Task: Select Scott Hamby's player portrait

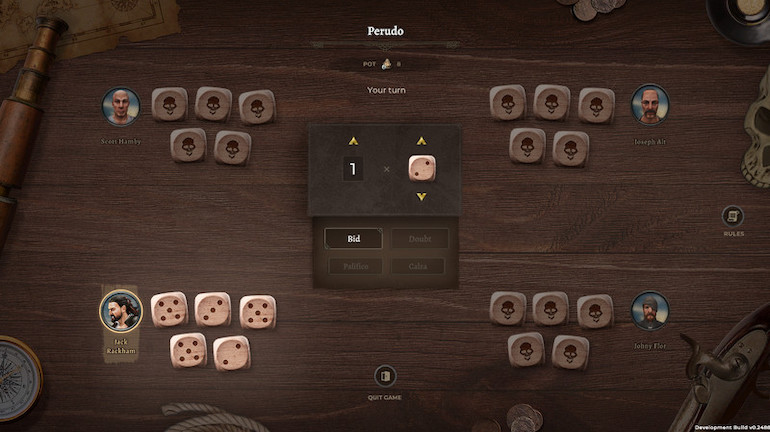Action: tap(121, 107)
